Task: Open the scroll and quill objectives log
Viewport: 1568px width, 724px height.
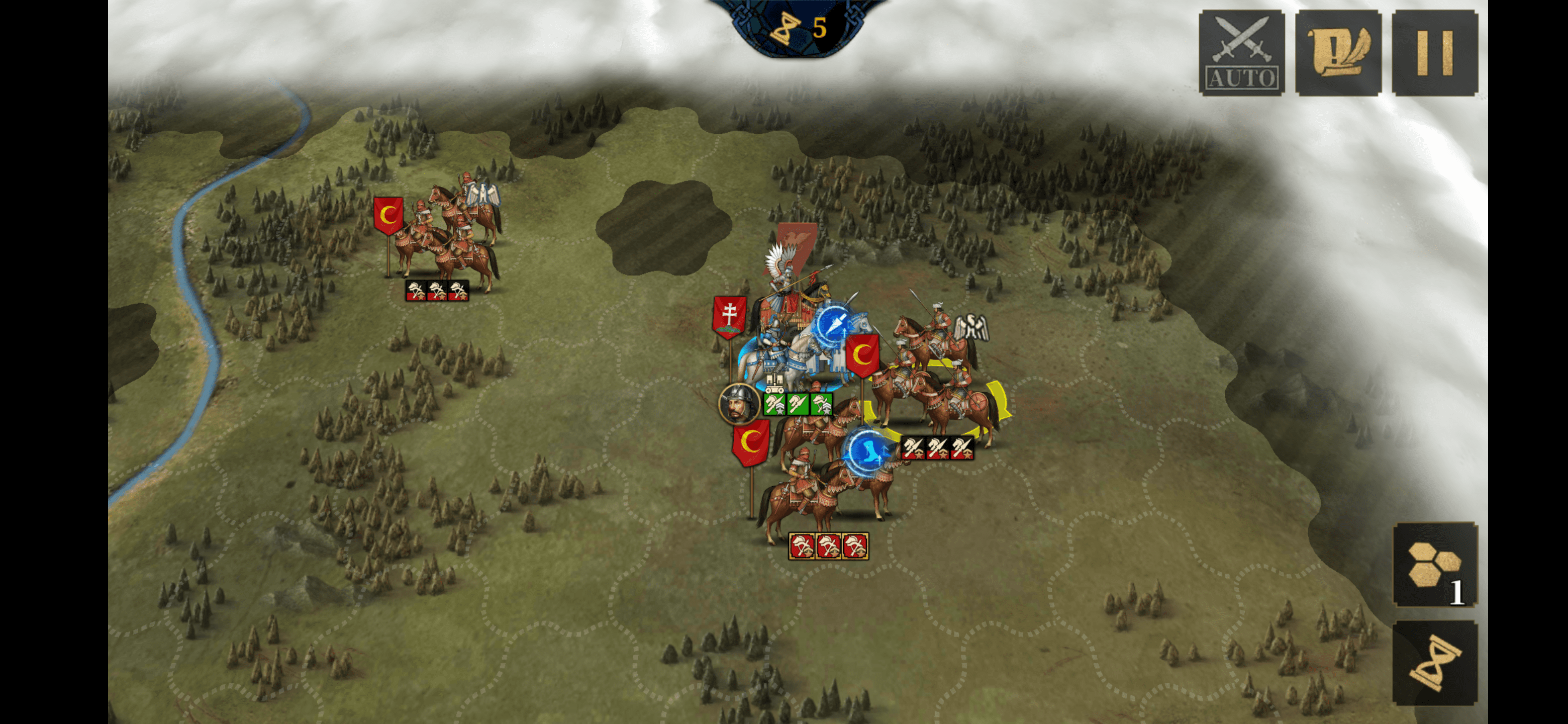Action: [1337, 52]
